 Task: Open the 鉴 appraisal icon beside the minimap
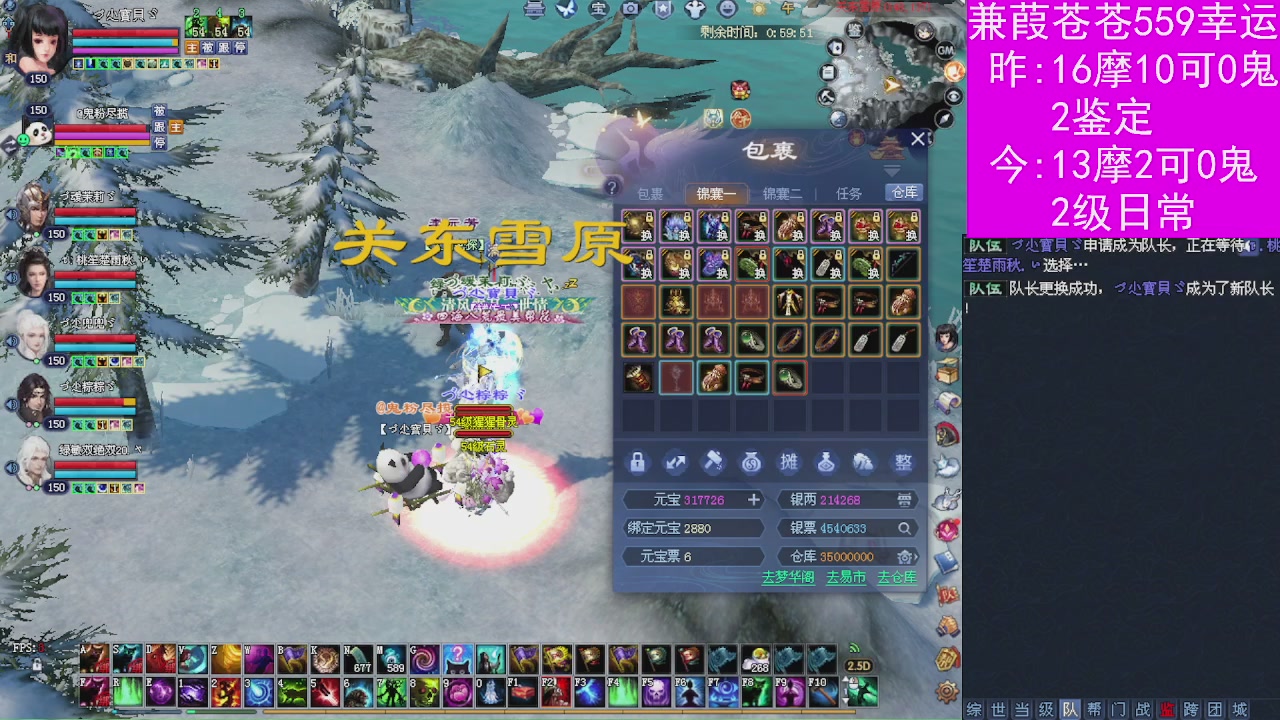(x=855, y=31)
